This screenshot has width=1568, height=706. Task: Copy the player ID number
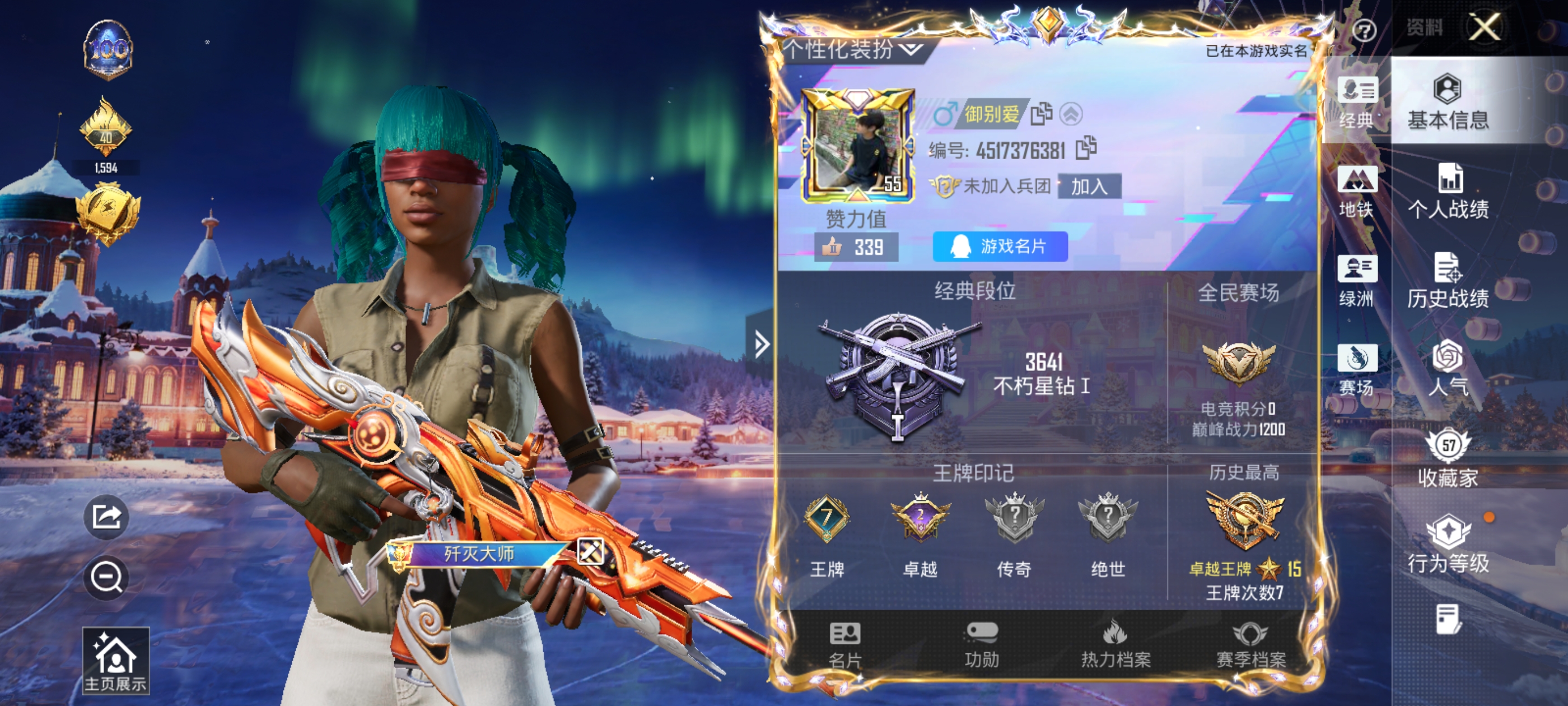1086,148
